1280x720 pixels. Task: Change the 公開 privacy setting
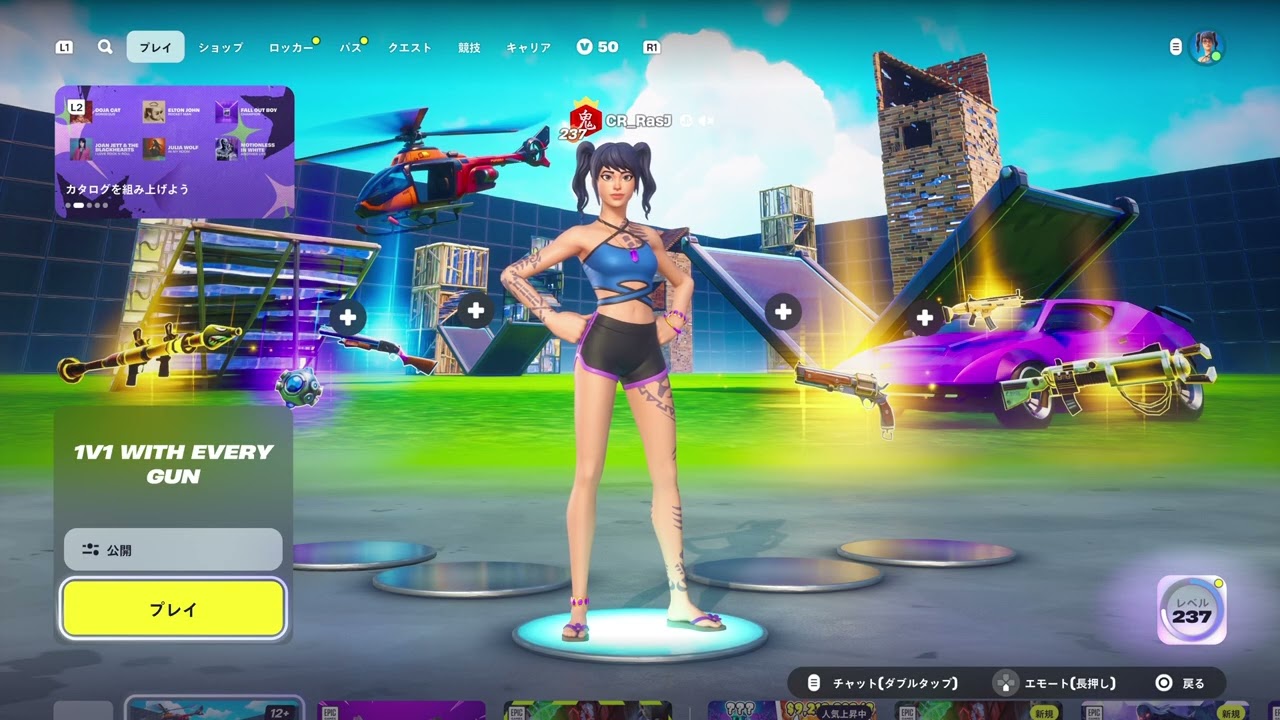pyautogui.click(x=173, y=550)
